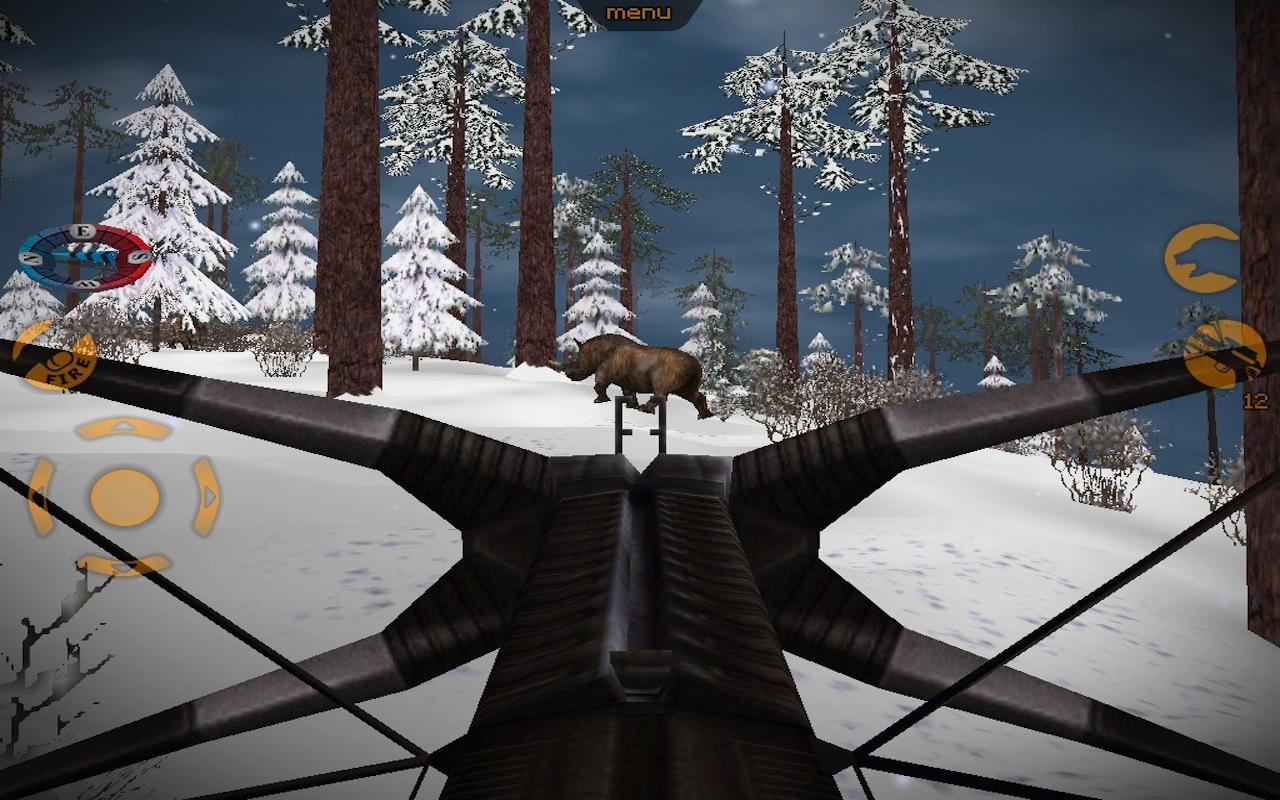The image size is (1280, 800).
Task: Tap the compass wind indicator
Action: [x=84, y=257]
